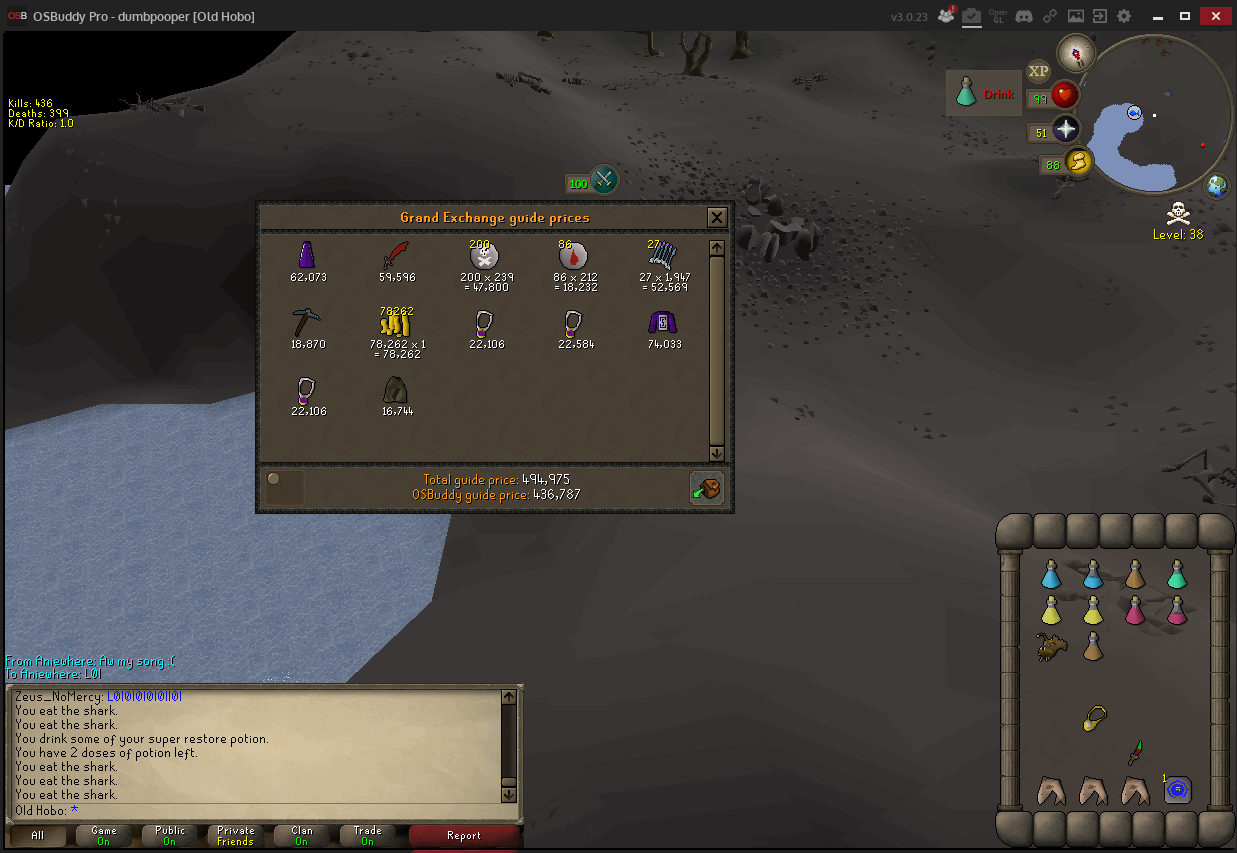1237x853 pixels.
Task: Close the Grand Exchange guide prices window
Action: pos(716,217)
